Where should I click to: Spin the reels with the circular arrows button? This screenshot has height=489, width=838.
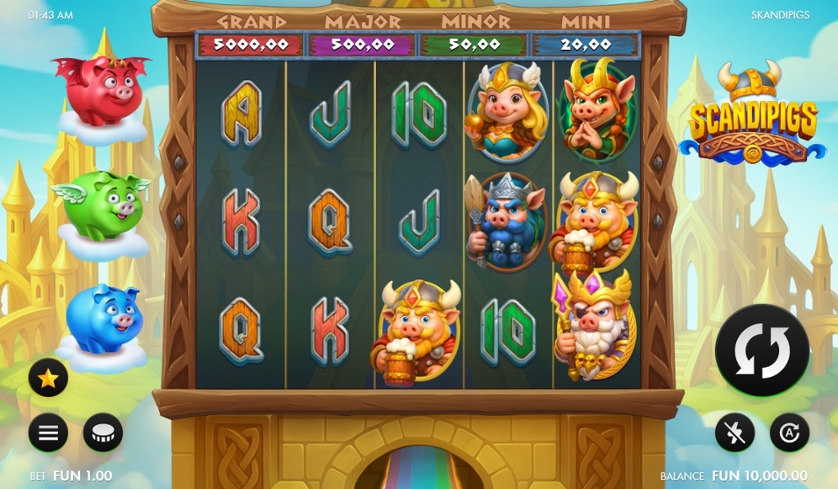(x=762, y=350)
